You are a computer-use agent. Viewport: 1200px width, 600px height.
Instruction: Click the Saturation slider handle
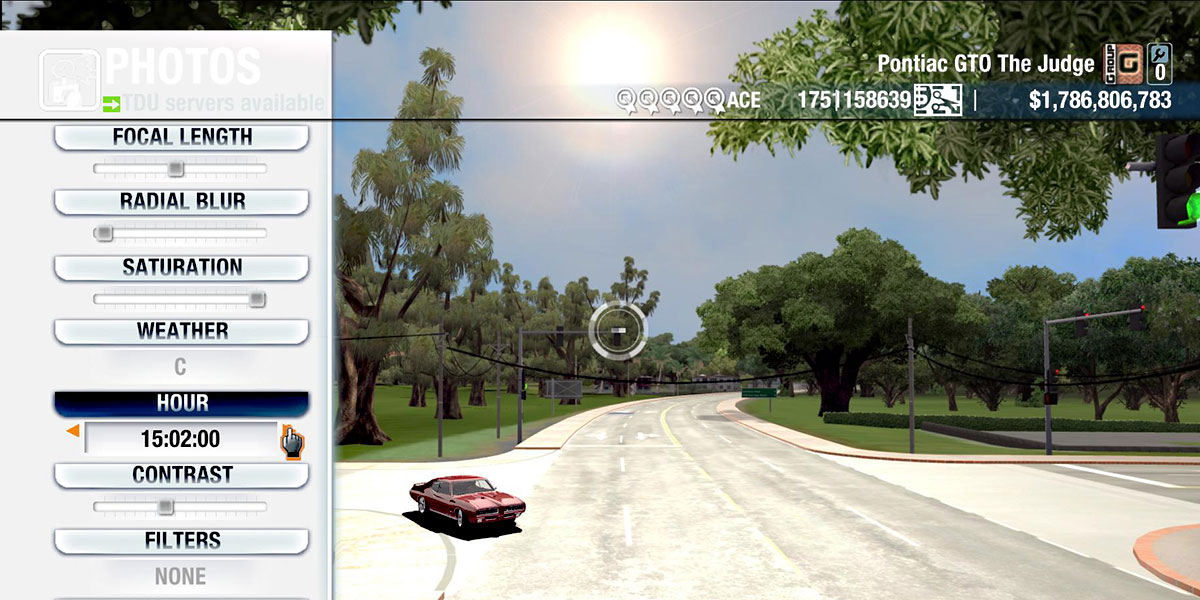[257, 299]
